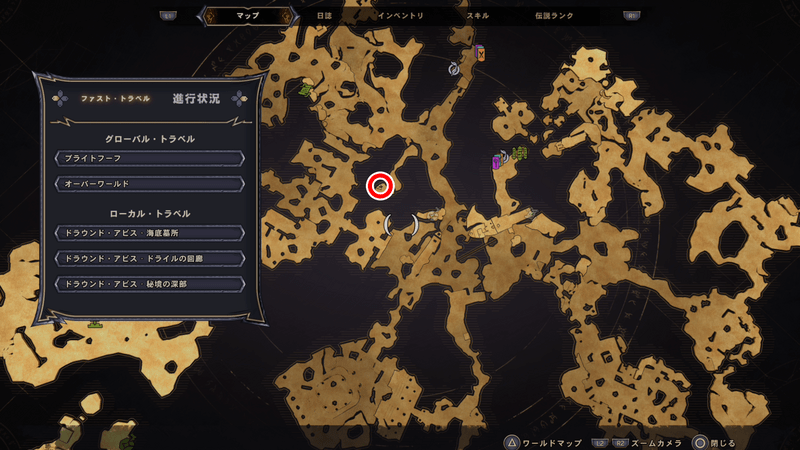800x450 pixels.
Task: Travel to ドラウンド・アビス ドライルの回廊
Action: [x=148, y=258]
